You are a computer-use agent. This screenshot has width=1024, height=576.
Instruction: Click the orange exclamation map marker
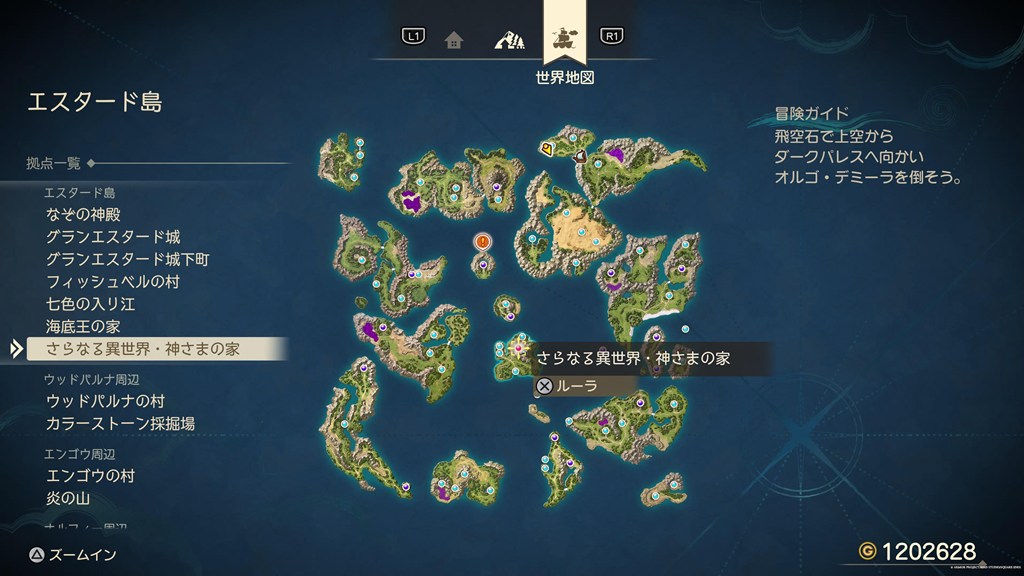point(483,241)
